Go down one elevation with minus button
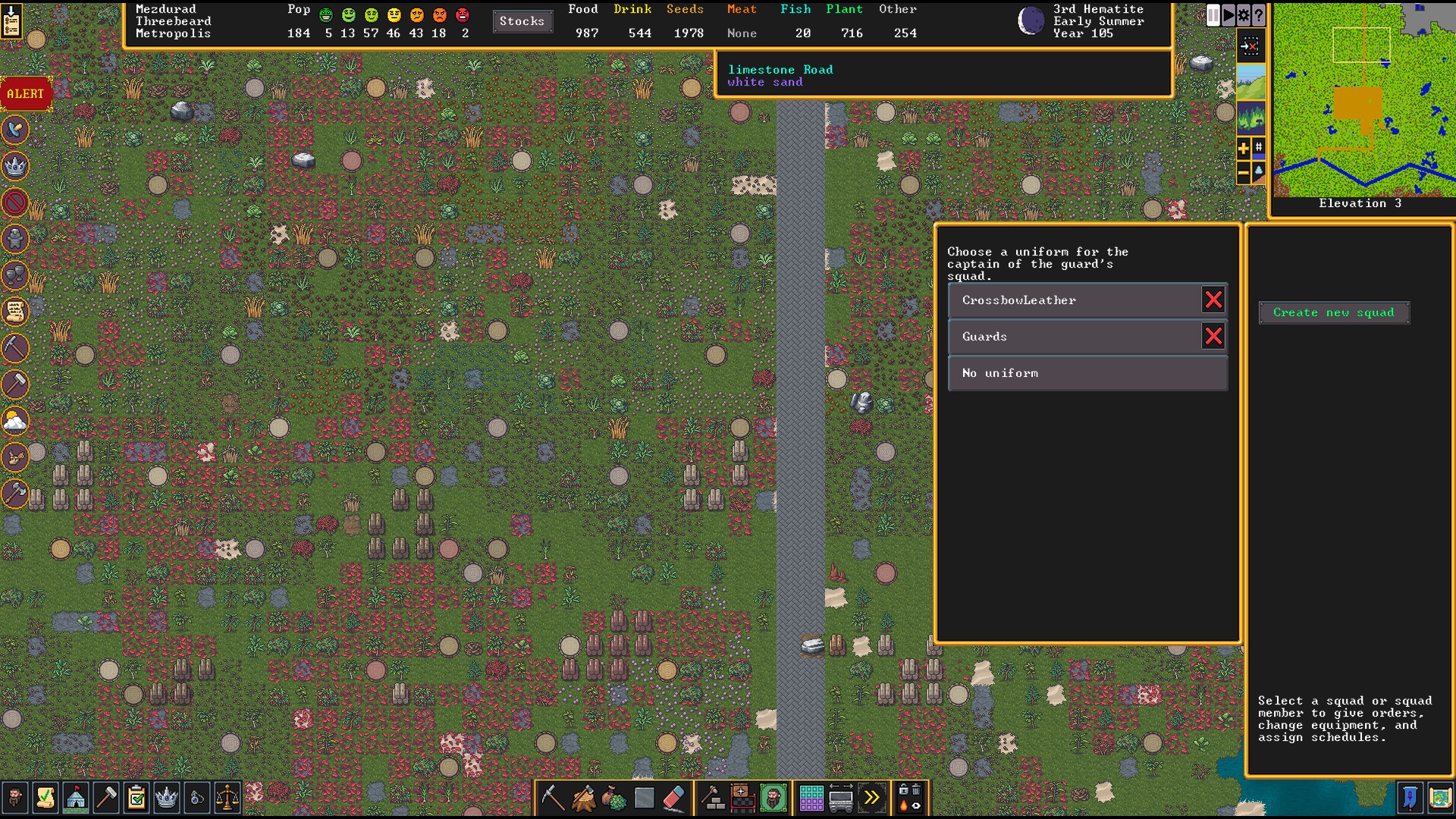This screenshot has width=1456, height=819. [x=1243, y=174]
